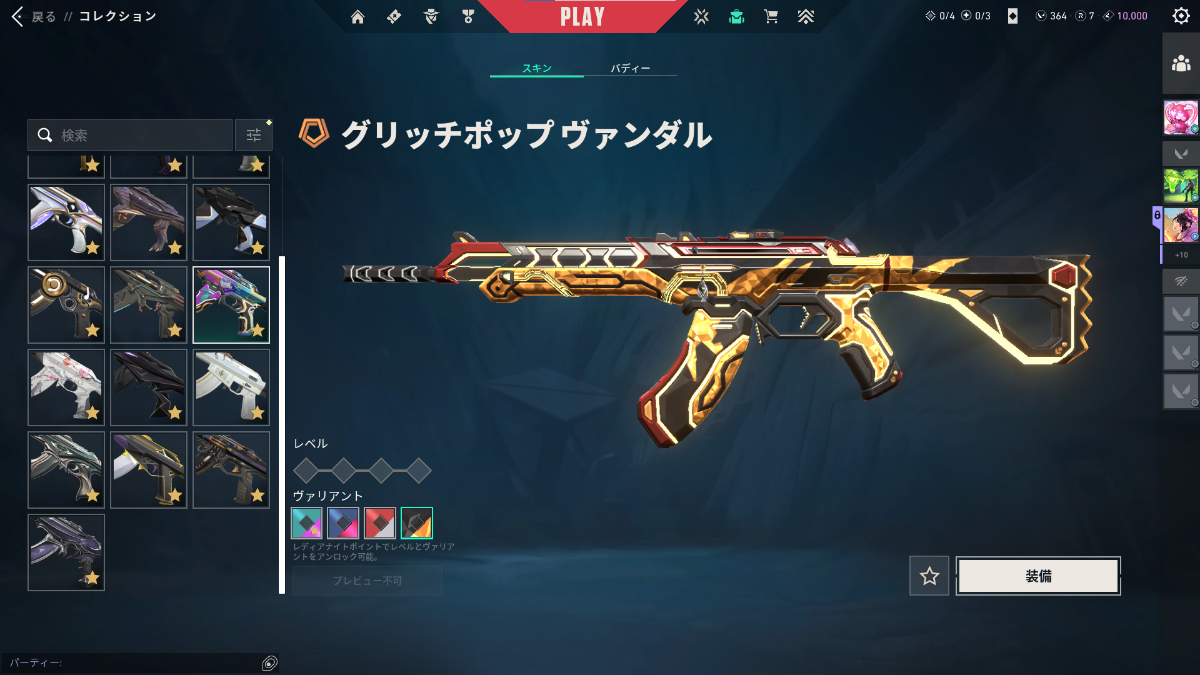Select the white cherry-blossom Vandal skin thumbnail

click(x=66, y=387)
